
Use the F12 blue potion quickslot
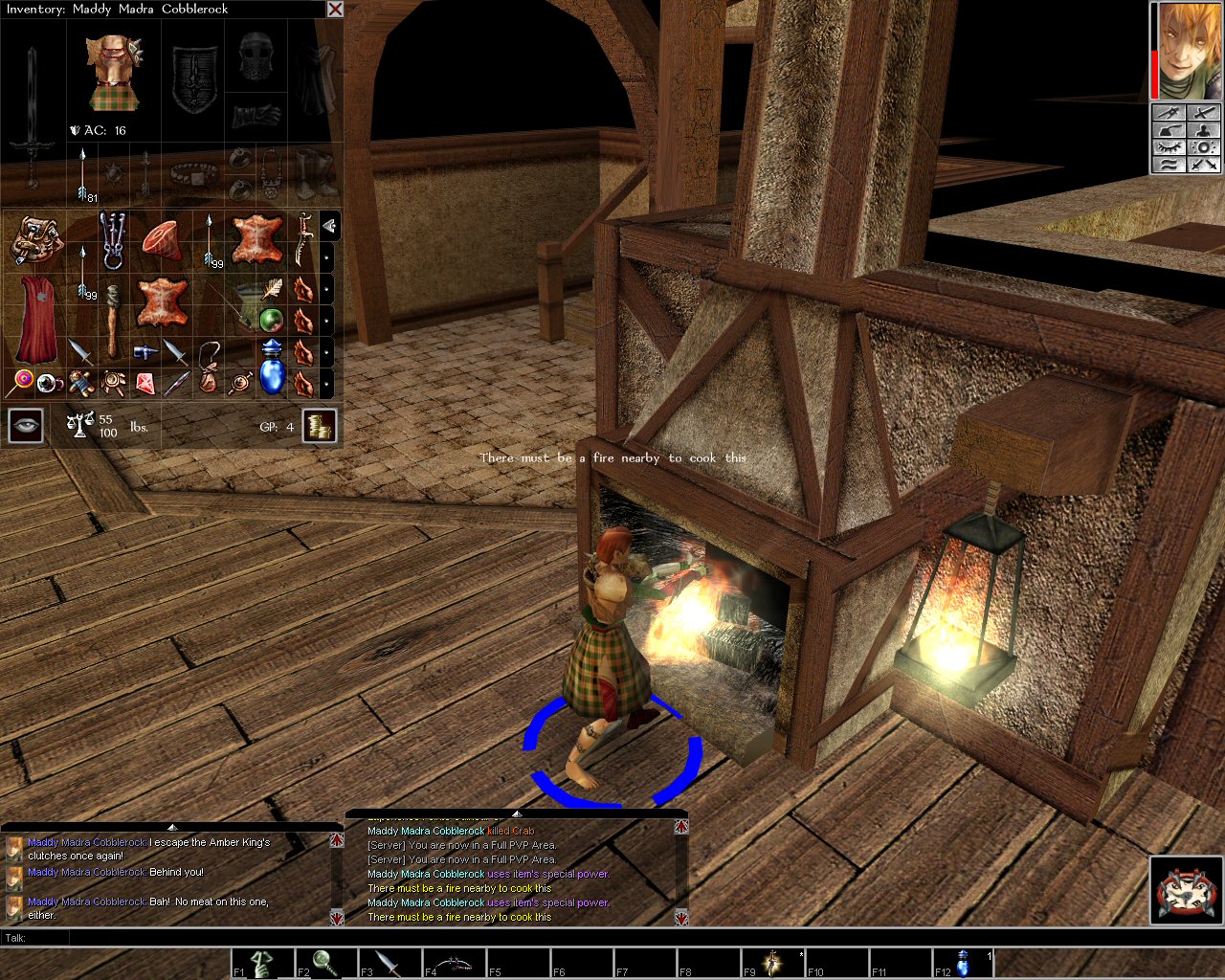[964, 963]
